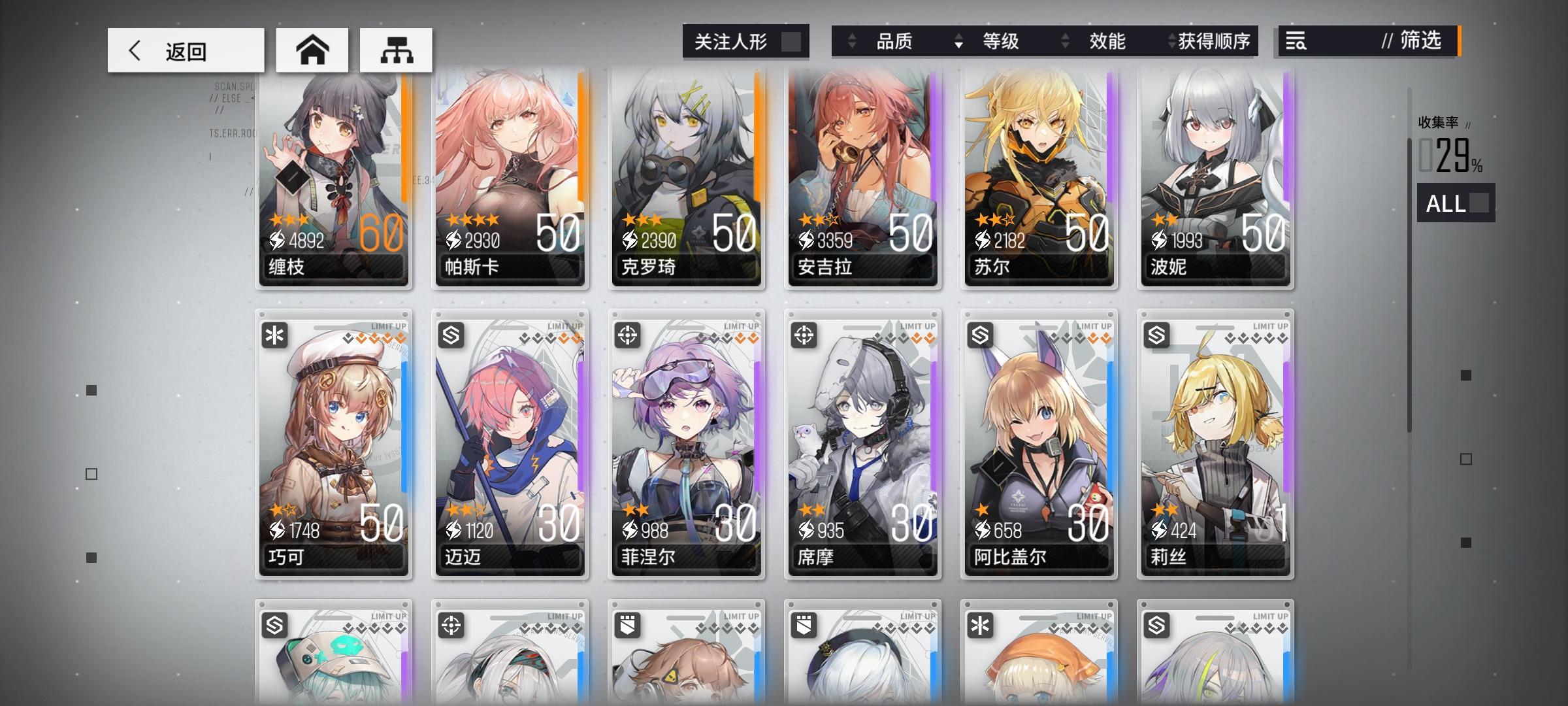
Task: Toggle the 关注人形 checkbox
Action: pyautogui.click(x=792, y=41)
